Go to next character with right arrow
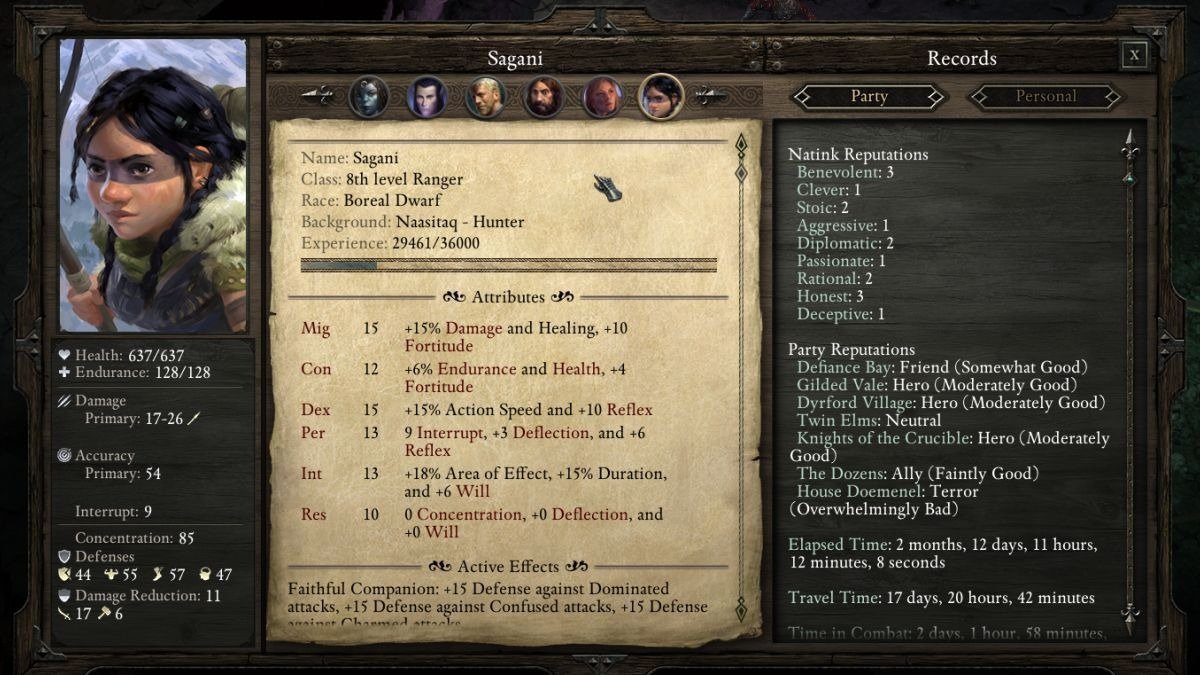The height and width of the screenshot is (675, 1200). pyautogui.click(x=711, y=96)
